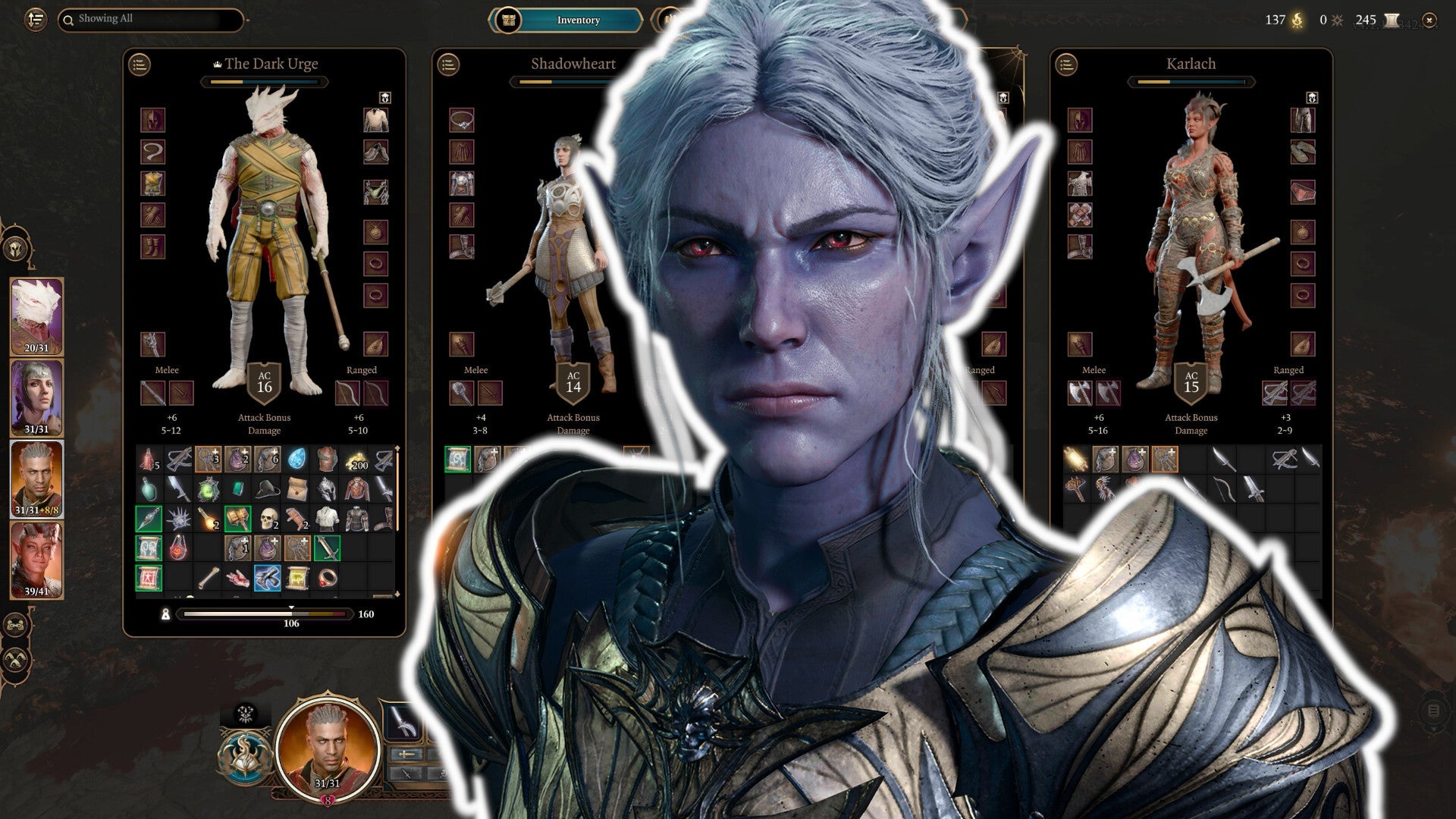Click The Dark Urge's boots equipment slot
This screenshot has height=819, width=1456.
click(x=152, y=247)
